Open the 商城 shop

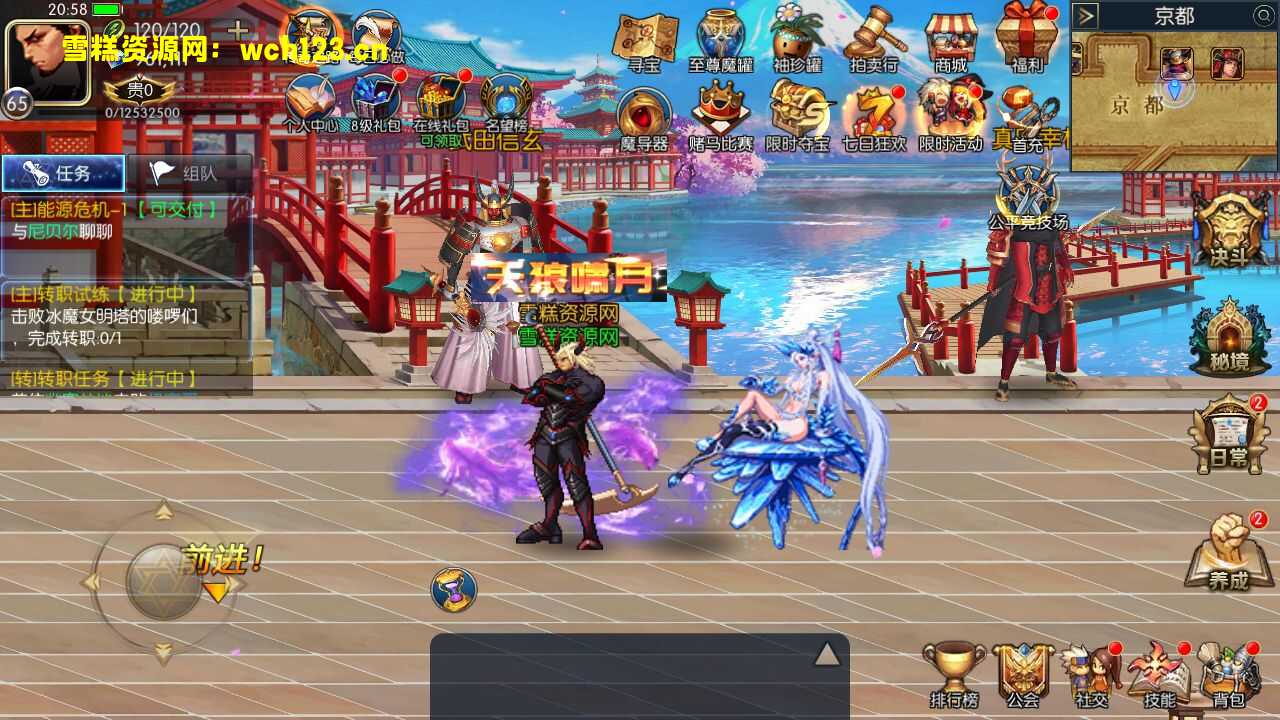point(951,40)
